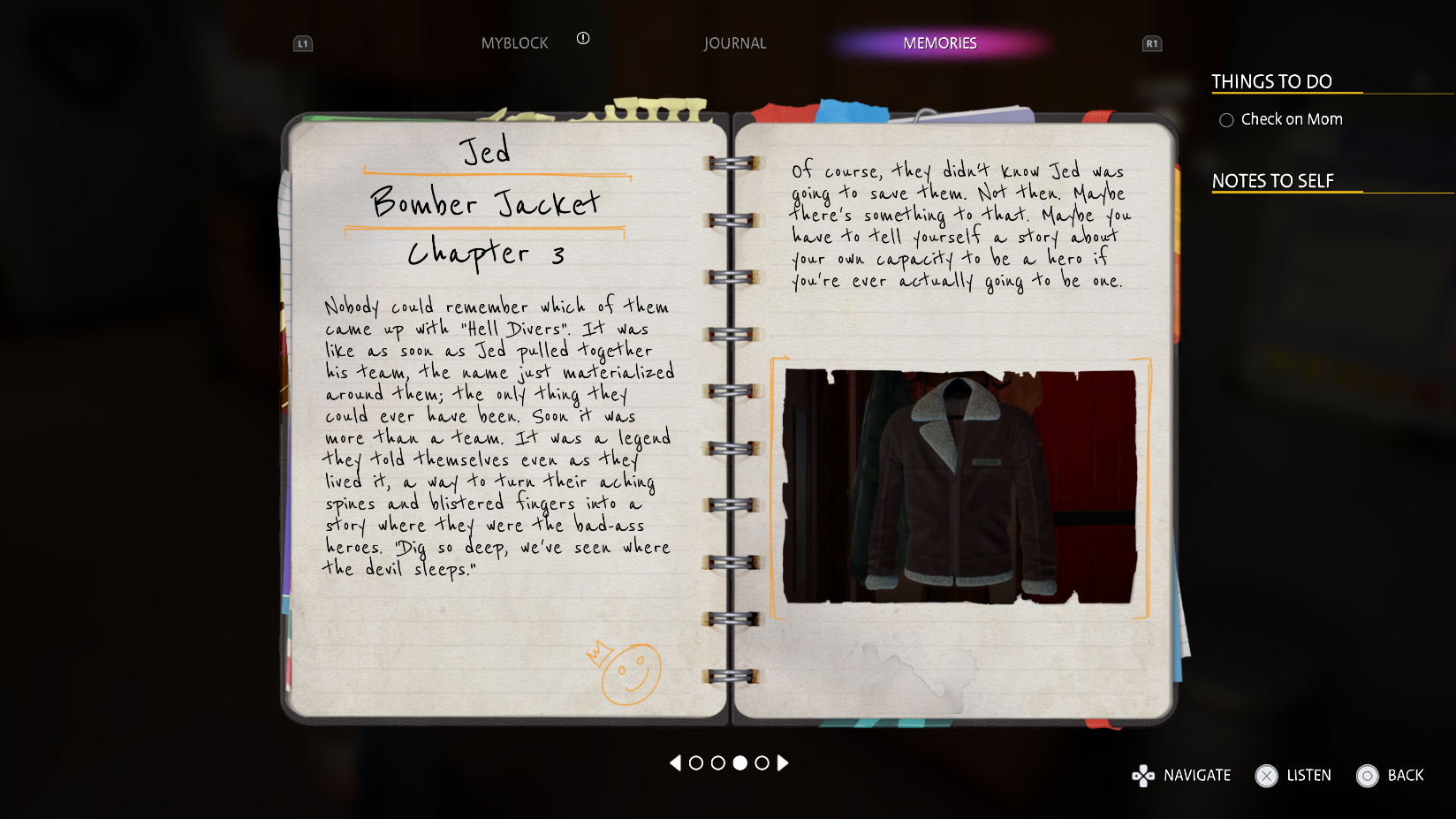Select the second page indicator dot
The image size is (1456, 819).
(x=718, y=763)
